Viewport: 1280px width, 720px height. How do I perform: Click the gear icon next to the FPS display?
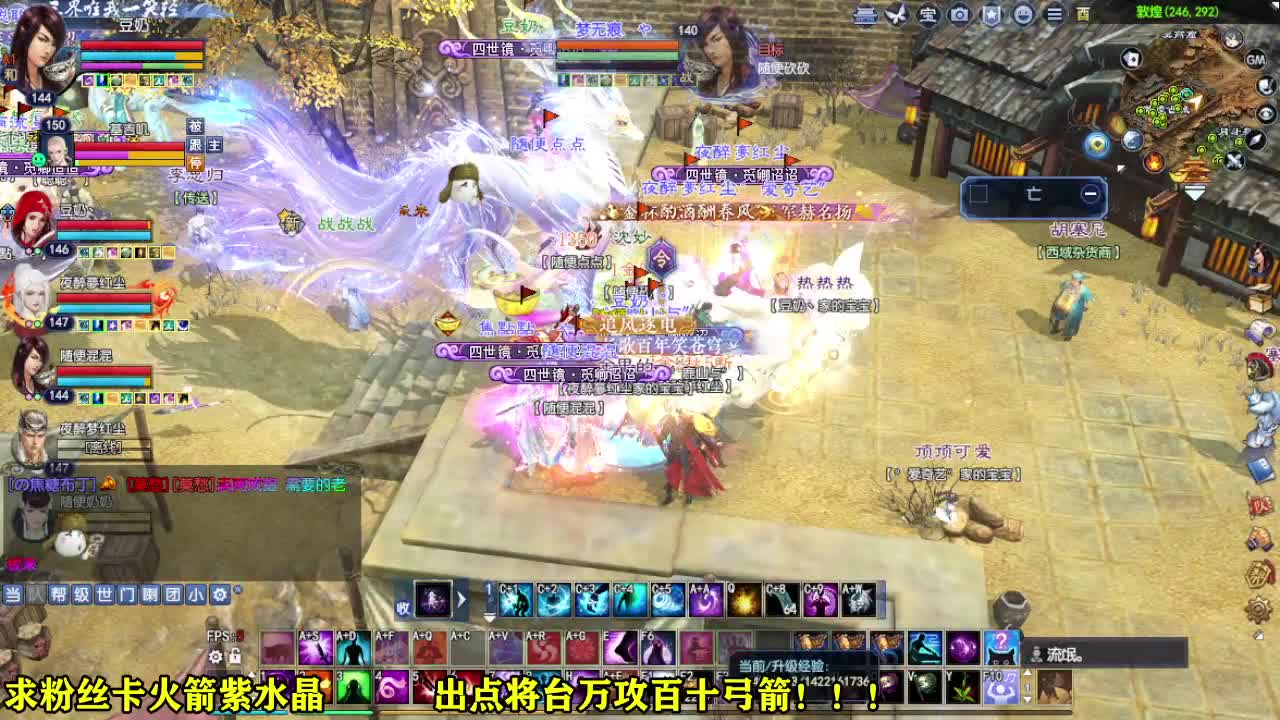click(x=215, y=656)
